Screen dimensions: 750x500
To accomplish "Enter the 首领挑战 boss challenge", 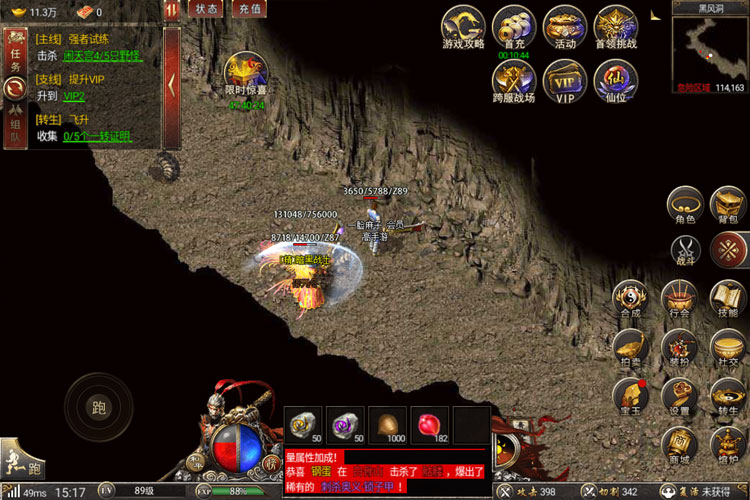I will click(x=616, y=27).
